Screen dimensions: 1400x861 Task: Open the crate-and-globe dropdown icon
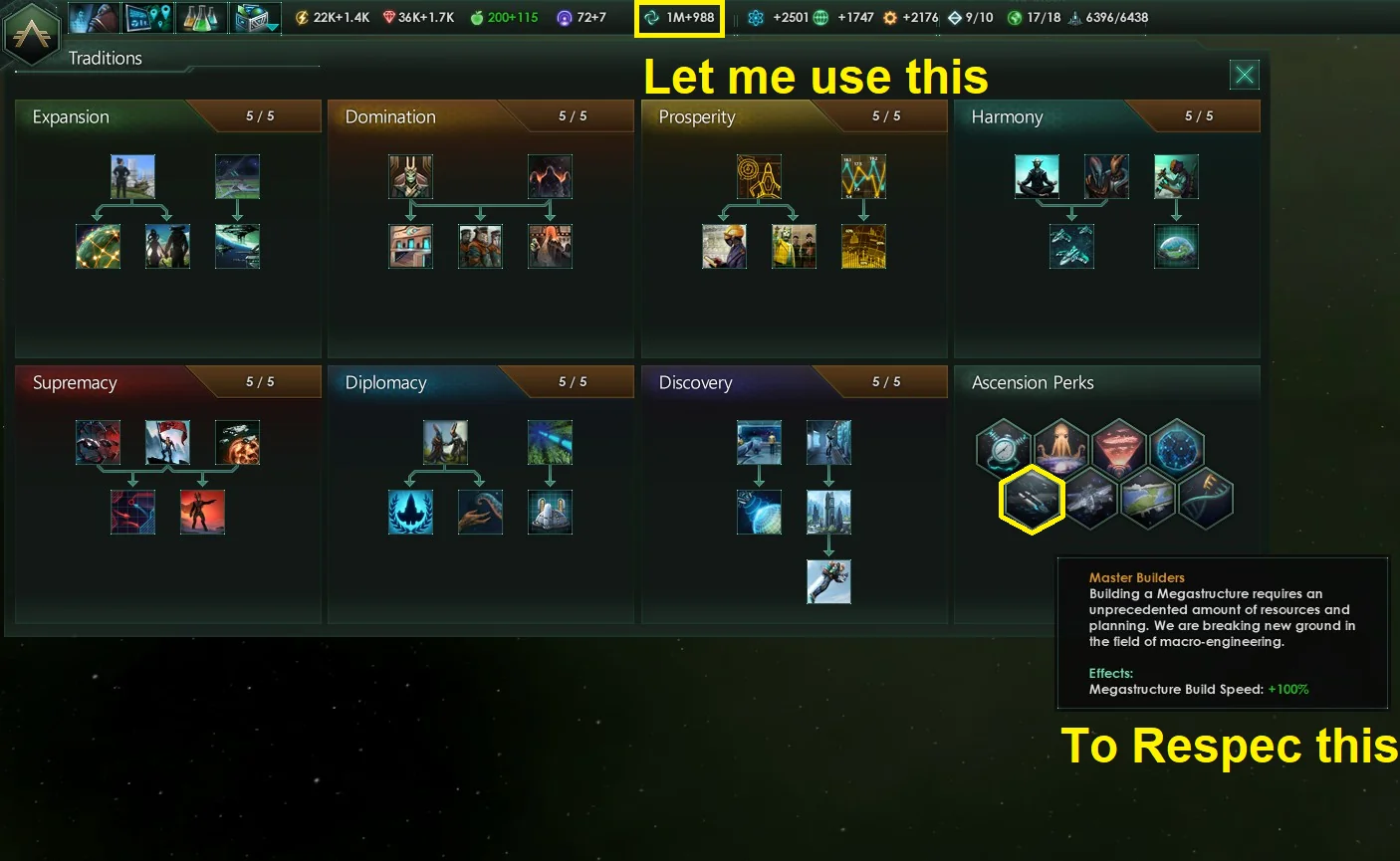click(255, 17)
